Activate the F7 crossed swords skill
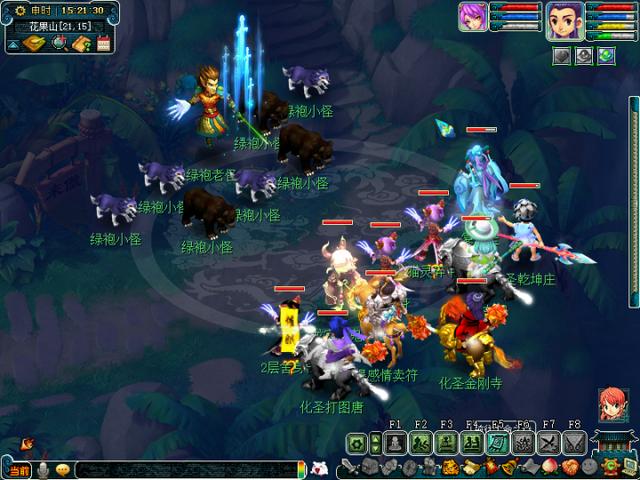Screen dimensions: 640x480 point(548,442)
